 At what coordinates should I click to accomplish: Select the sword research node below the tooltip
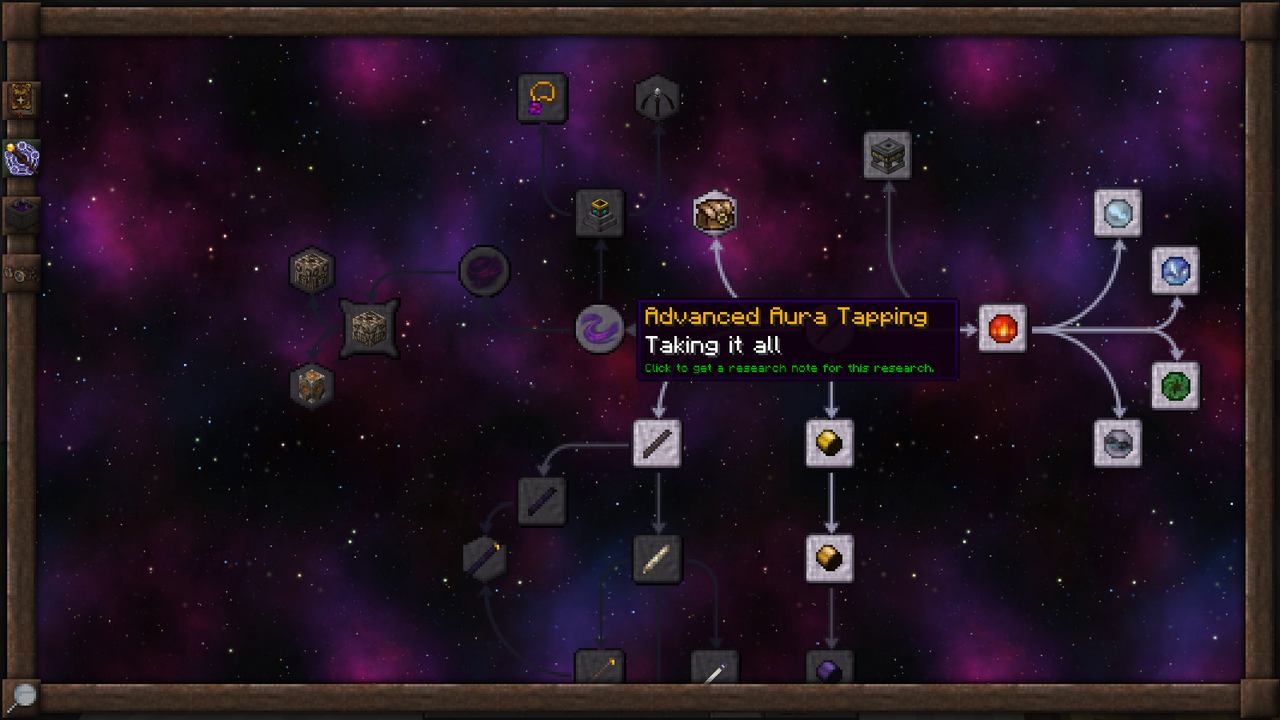(657, 443)
